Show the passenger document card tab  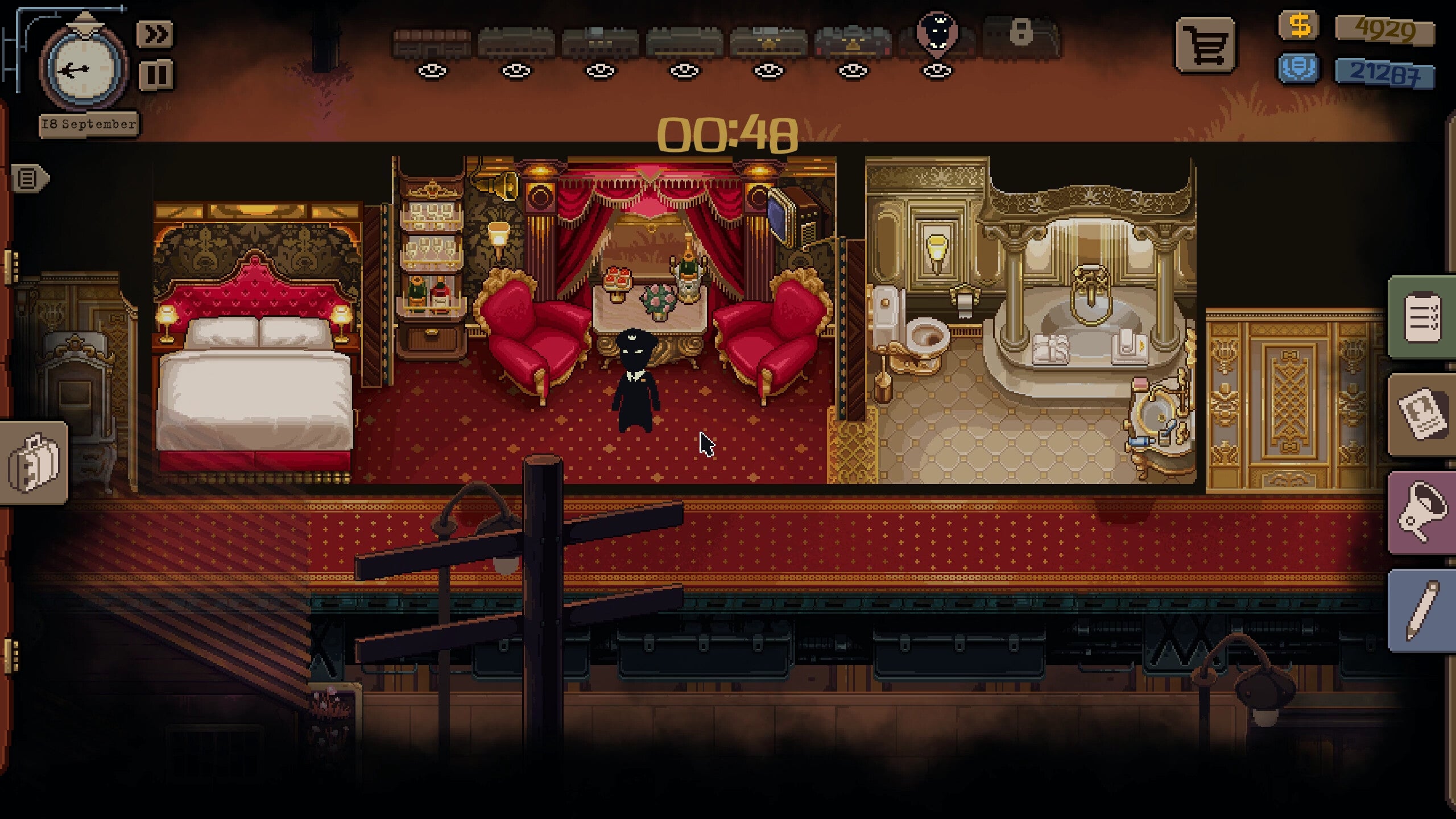pos(1422,415)
